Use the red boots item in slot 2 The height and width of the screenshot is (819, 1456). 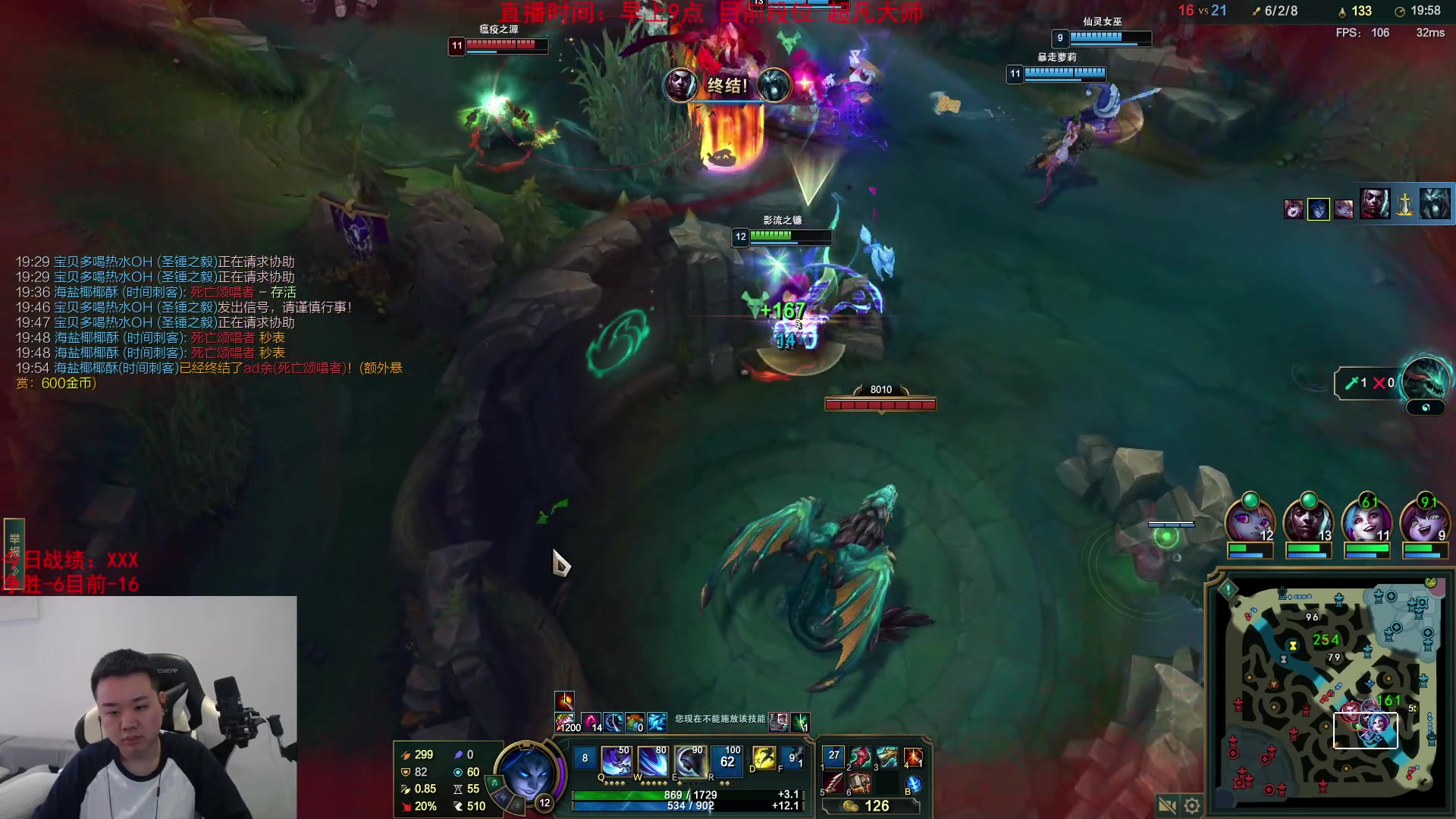click(861, 757)
